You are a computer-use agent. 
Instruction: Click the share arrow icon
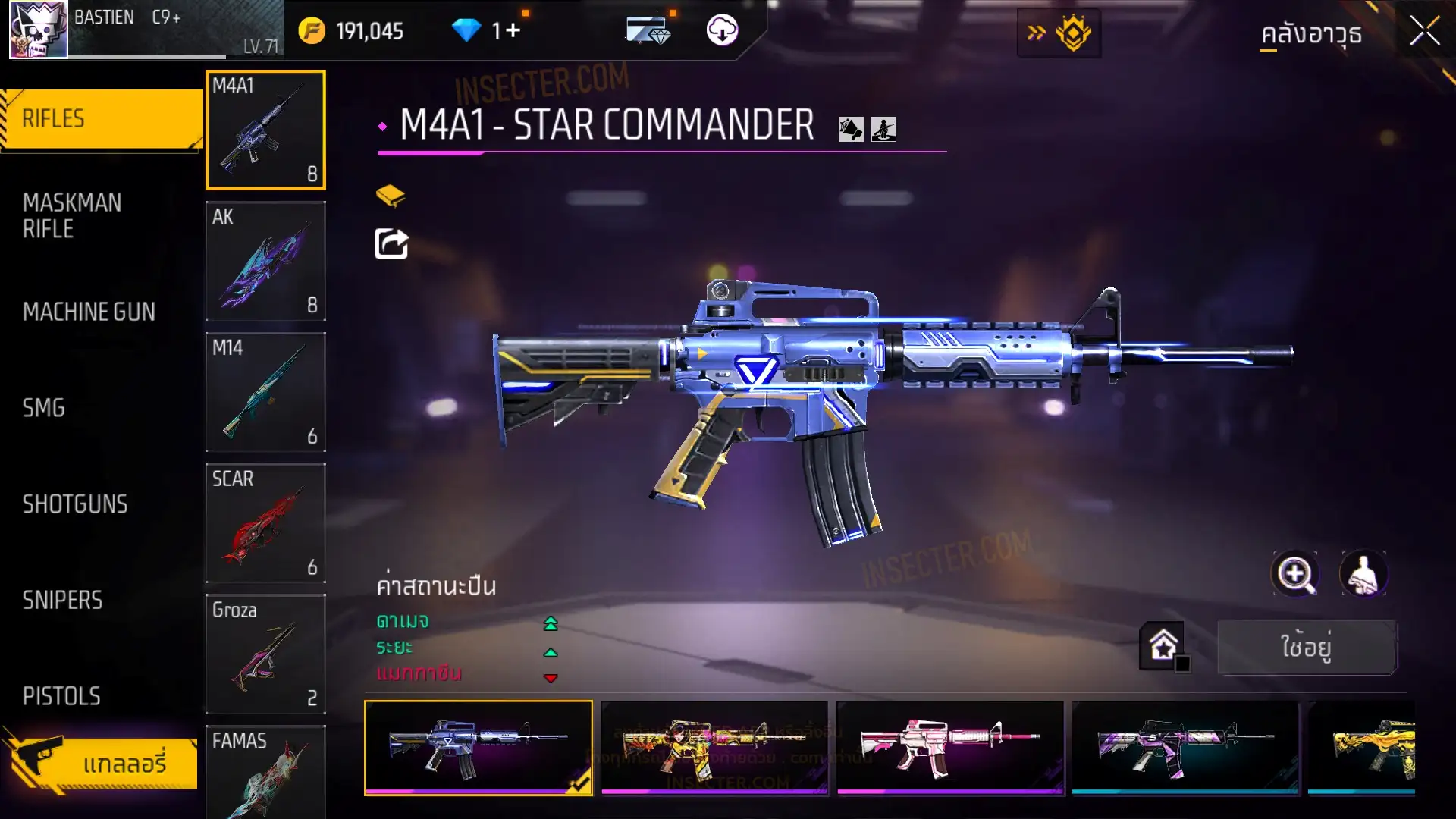tap(391, 244)
